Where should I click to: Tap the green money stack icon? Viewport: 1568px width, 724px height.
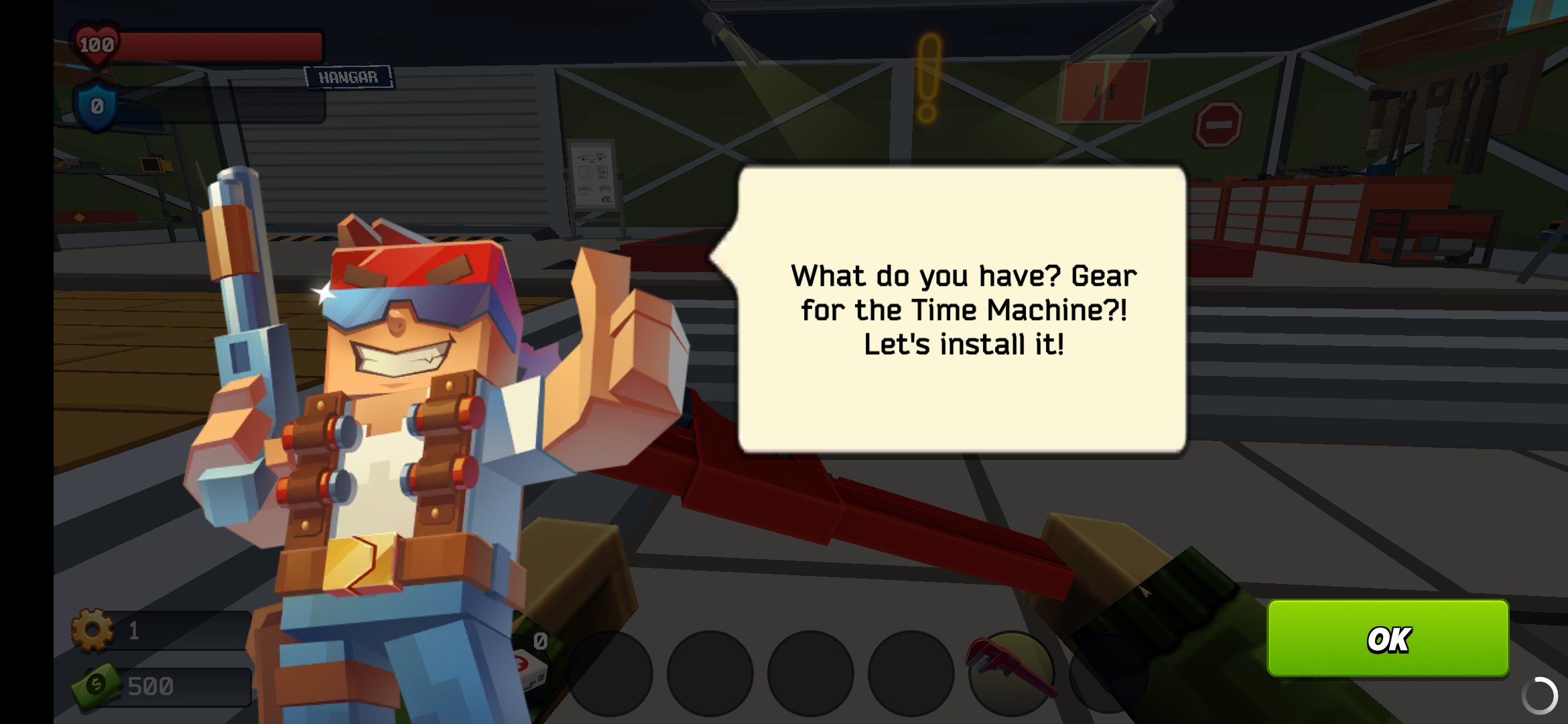[x=95, y=685]
